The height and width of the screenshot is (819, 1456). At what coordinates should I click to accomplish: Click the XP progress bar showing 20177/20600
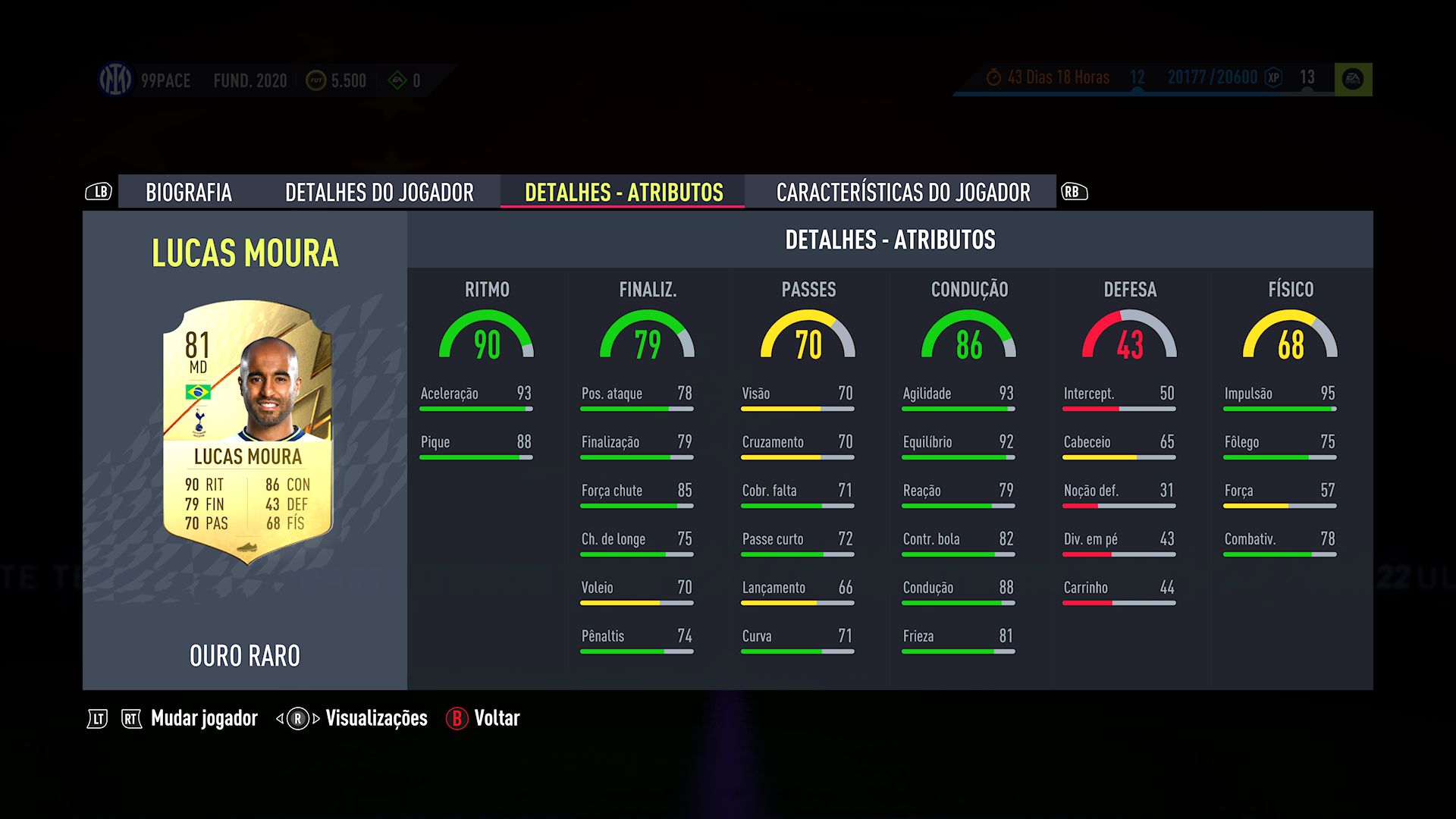[x=1212, y=77]
